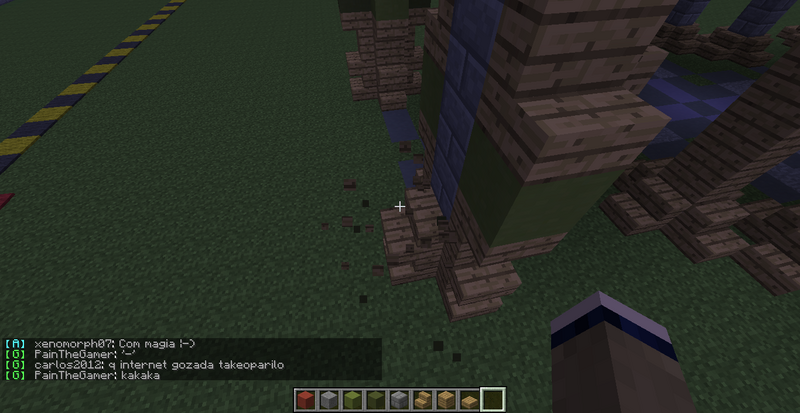Choose the dark green block slot

click(376, 400)
